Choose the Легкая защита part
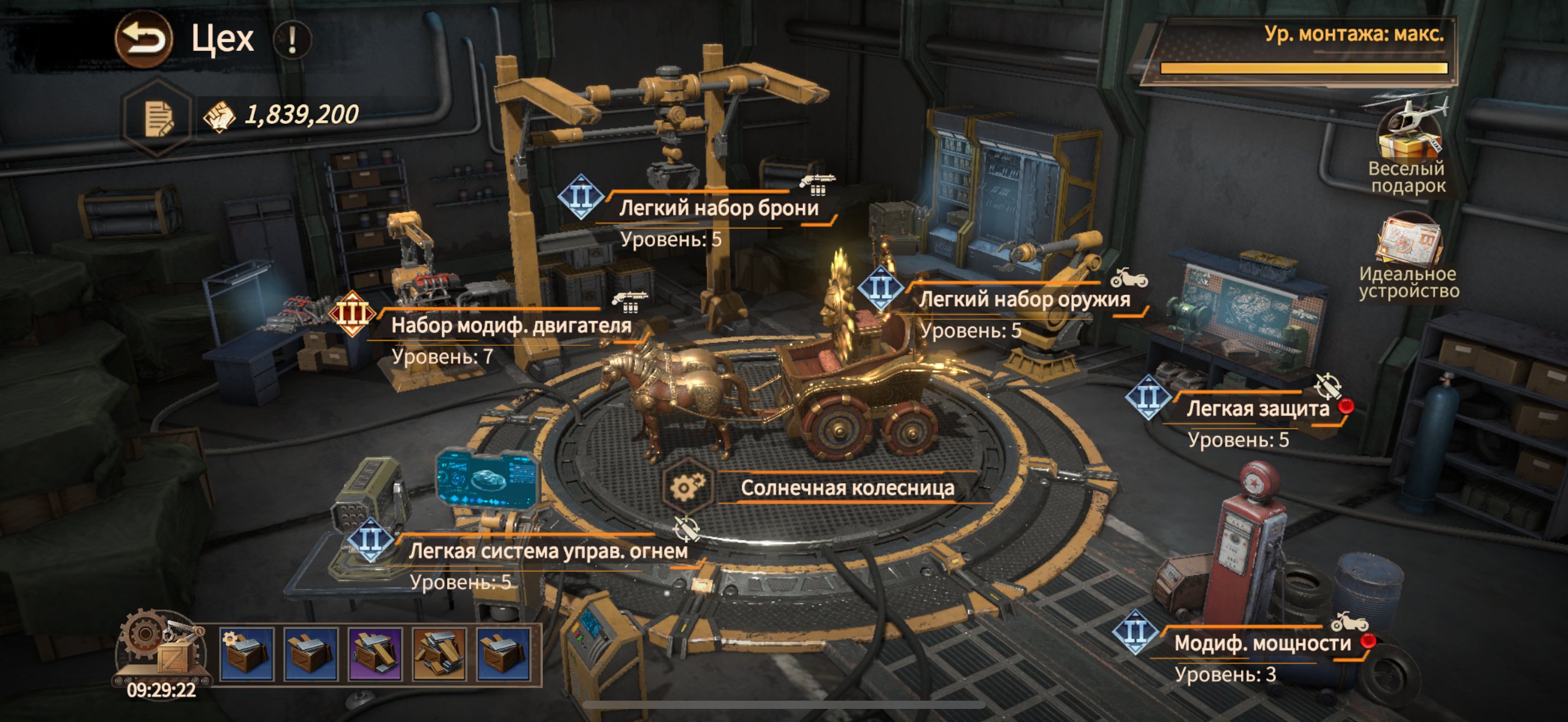 (x=1257, y=409)
